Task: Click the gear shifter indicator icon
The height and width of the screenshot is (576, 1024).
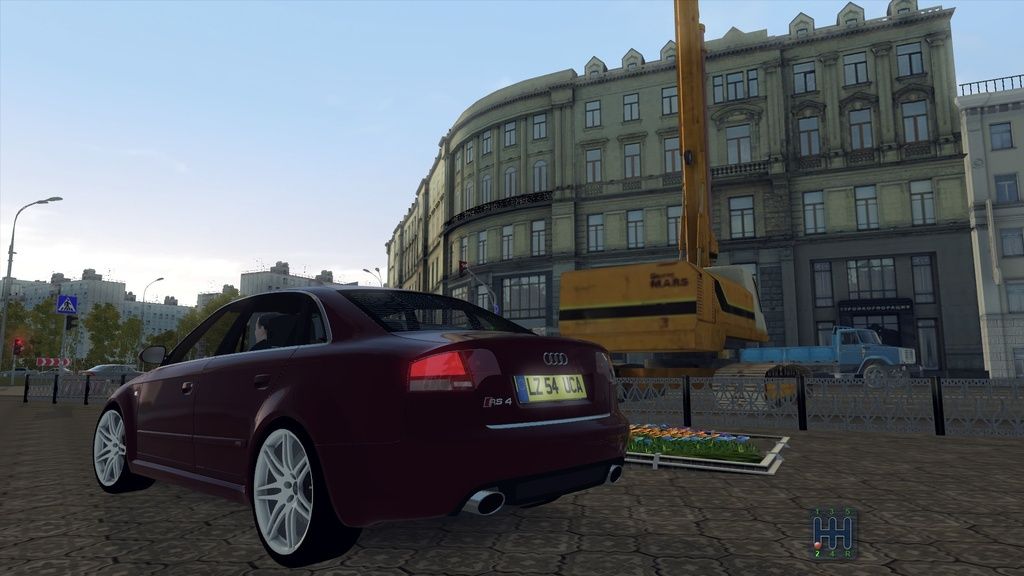Action: 832,532
